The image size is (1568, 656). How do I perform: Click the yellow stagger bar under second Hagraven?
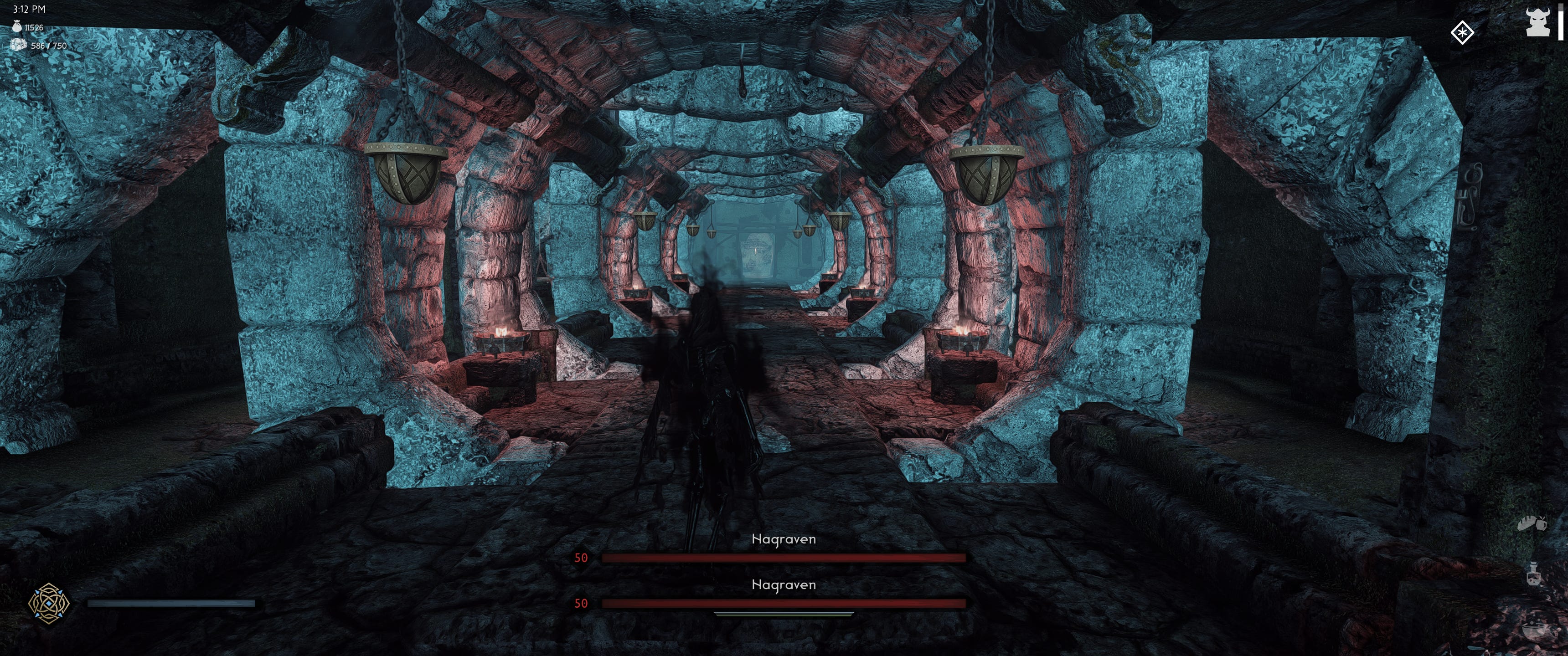784,615
